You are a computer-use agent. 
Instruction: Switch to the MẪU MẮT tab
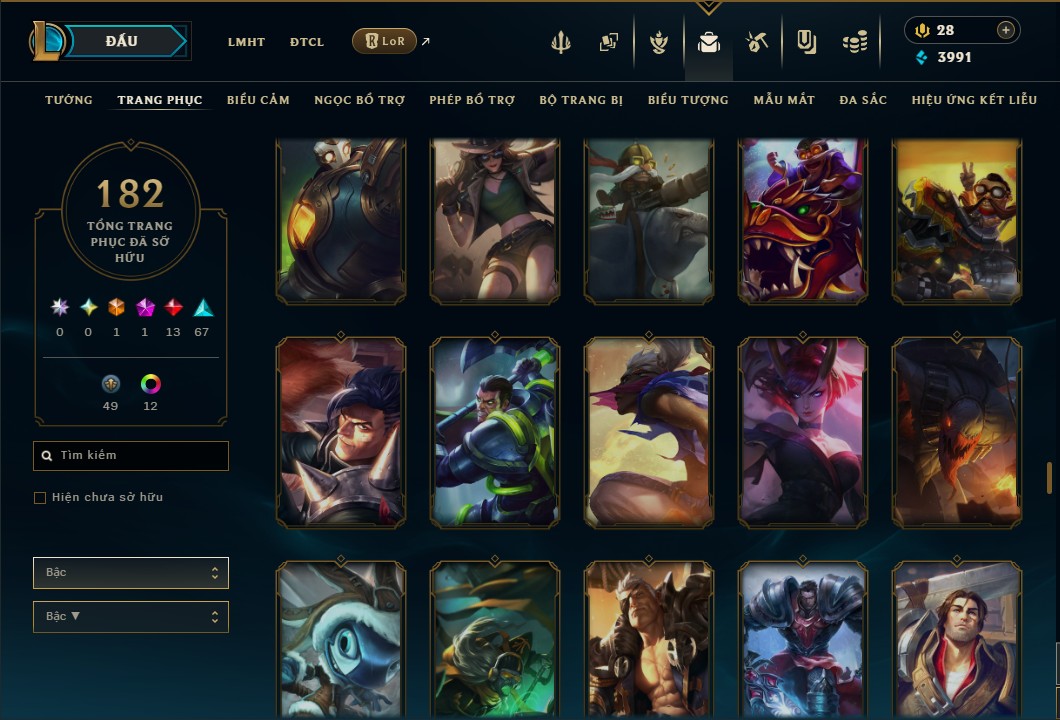click(x=784, y=100)
